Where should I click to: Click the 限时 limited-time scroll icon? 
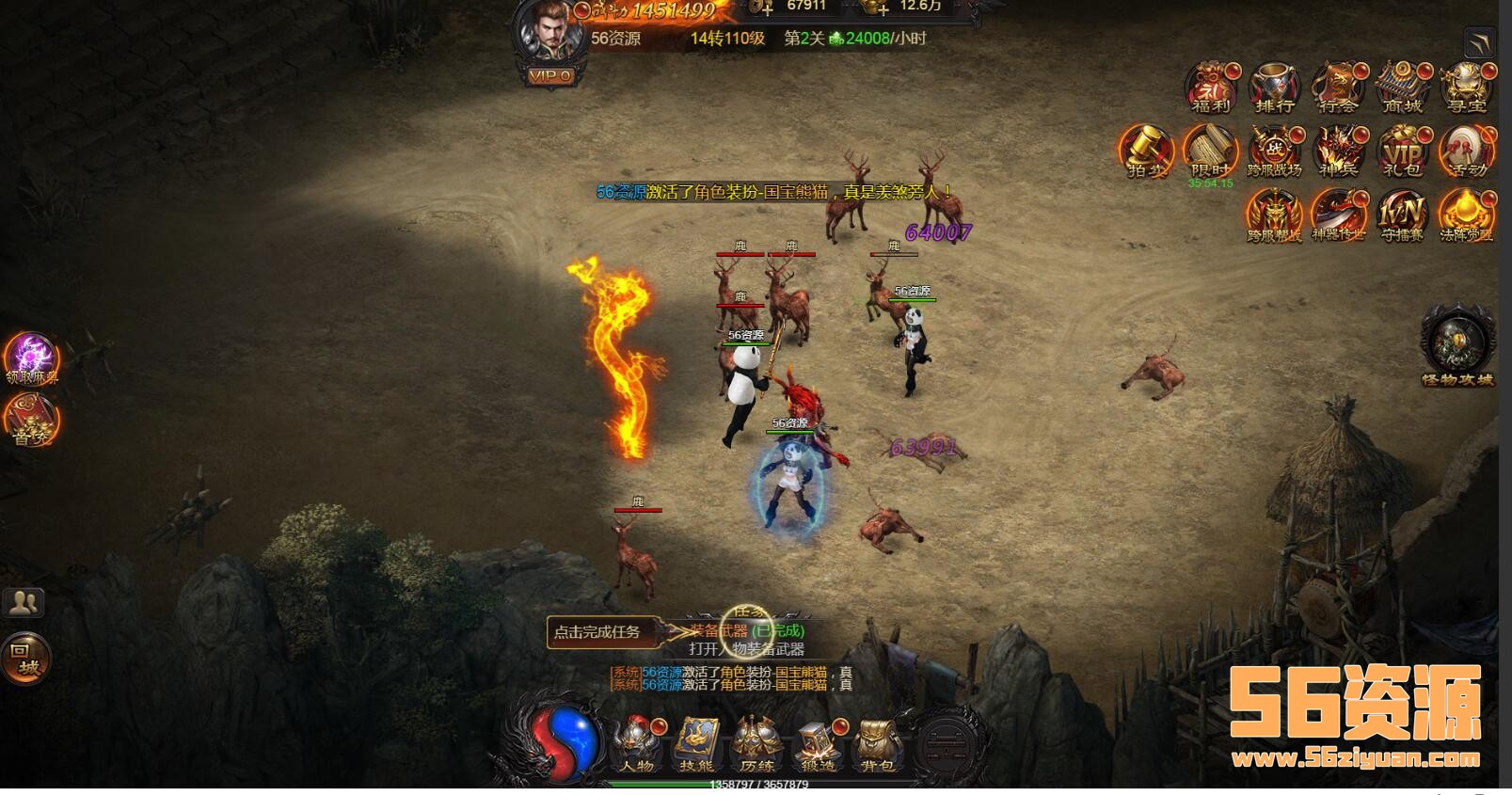pos(1210,151)
